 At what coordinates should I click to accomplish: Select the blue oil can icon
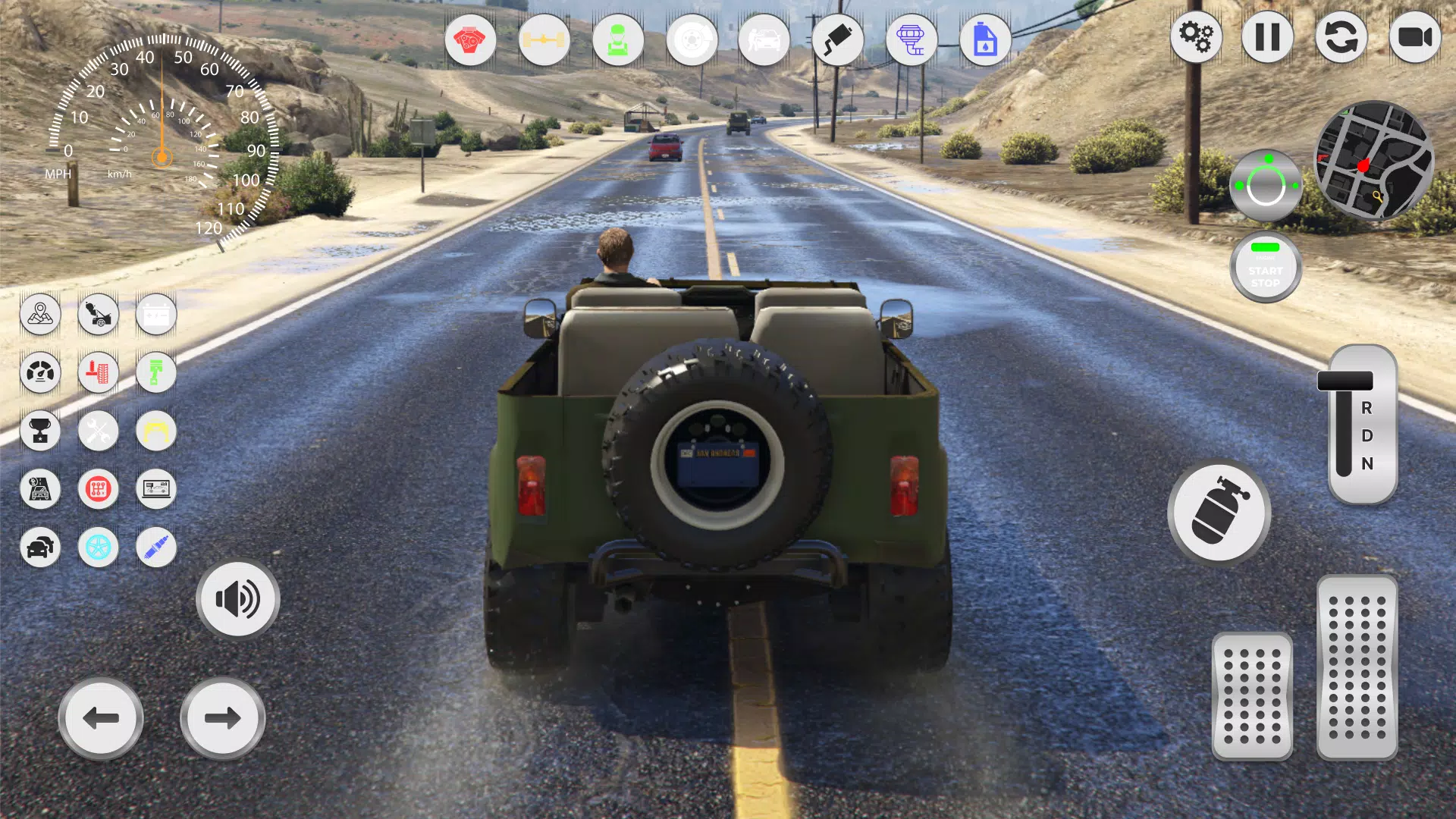click(984, 40)
